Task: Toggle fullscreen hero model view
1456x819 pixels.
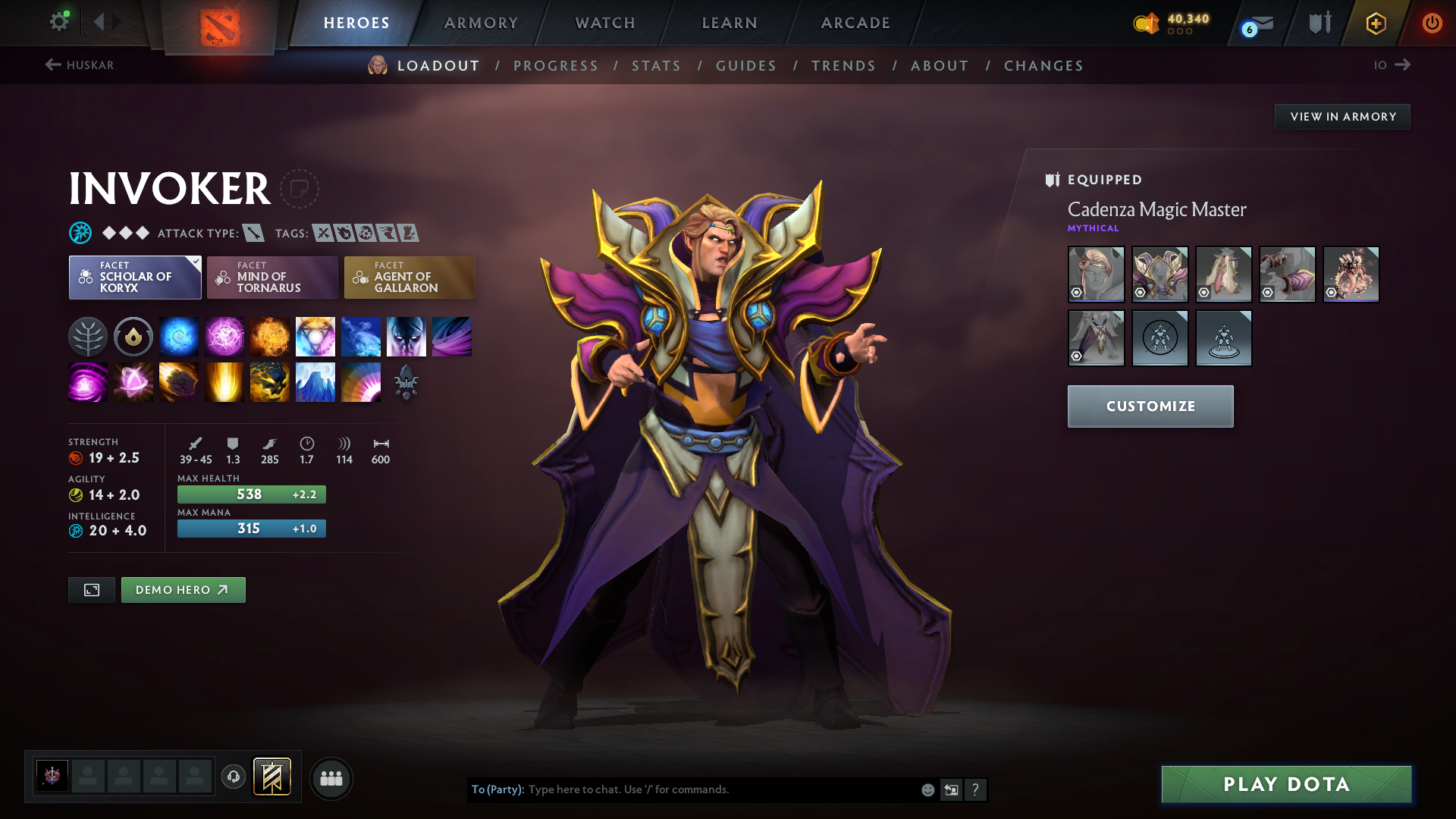Action: (92, 590)
